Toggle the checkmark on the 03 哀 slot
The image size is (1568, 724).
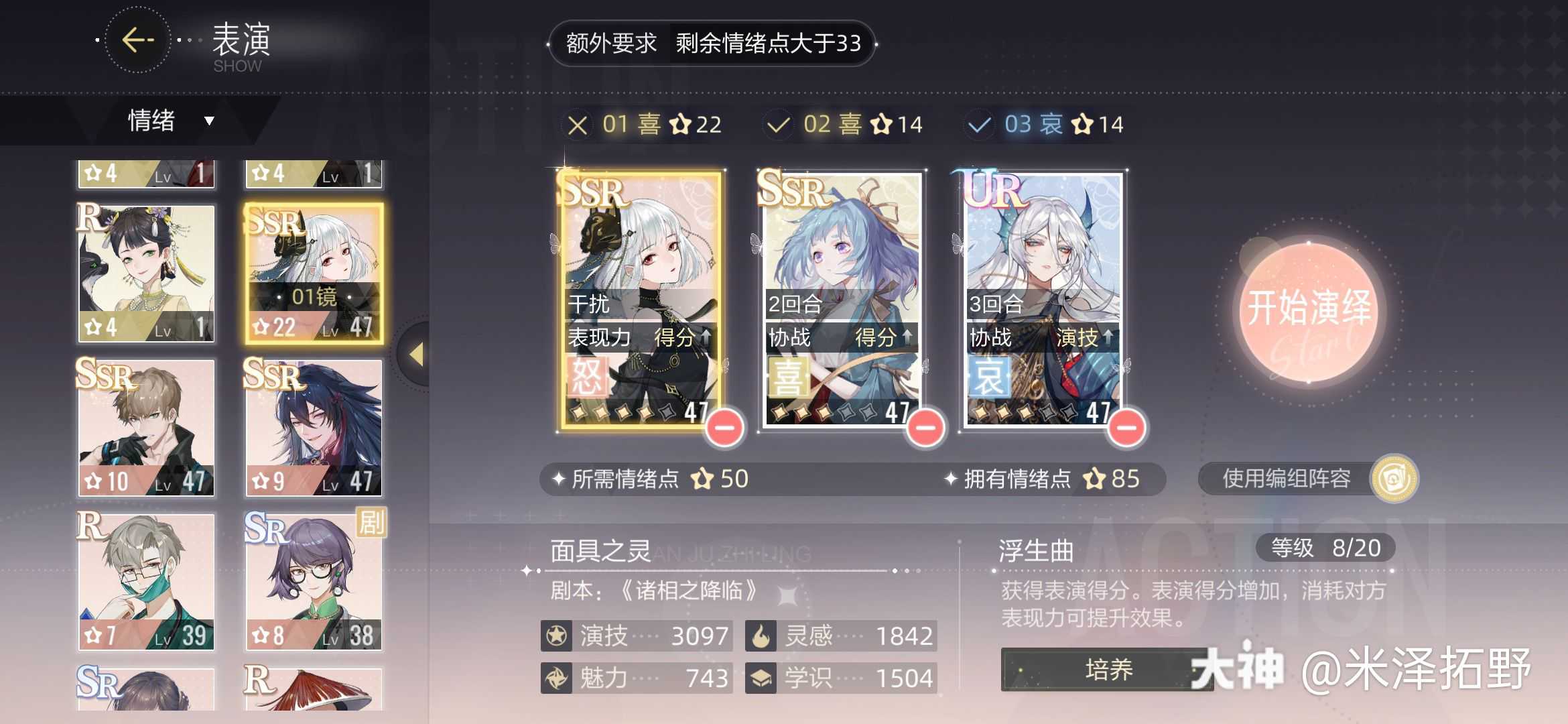click(978, 124)
